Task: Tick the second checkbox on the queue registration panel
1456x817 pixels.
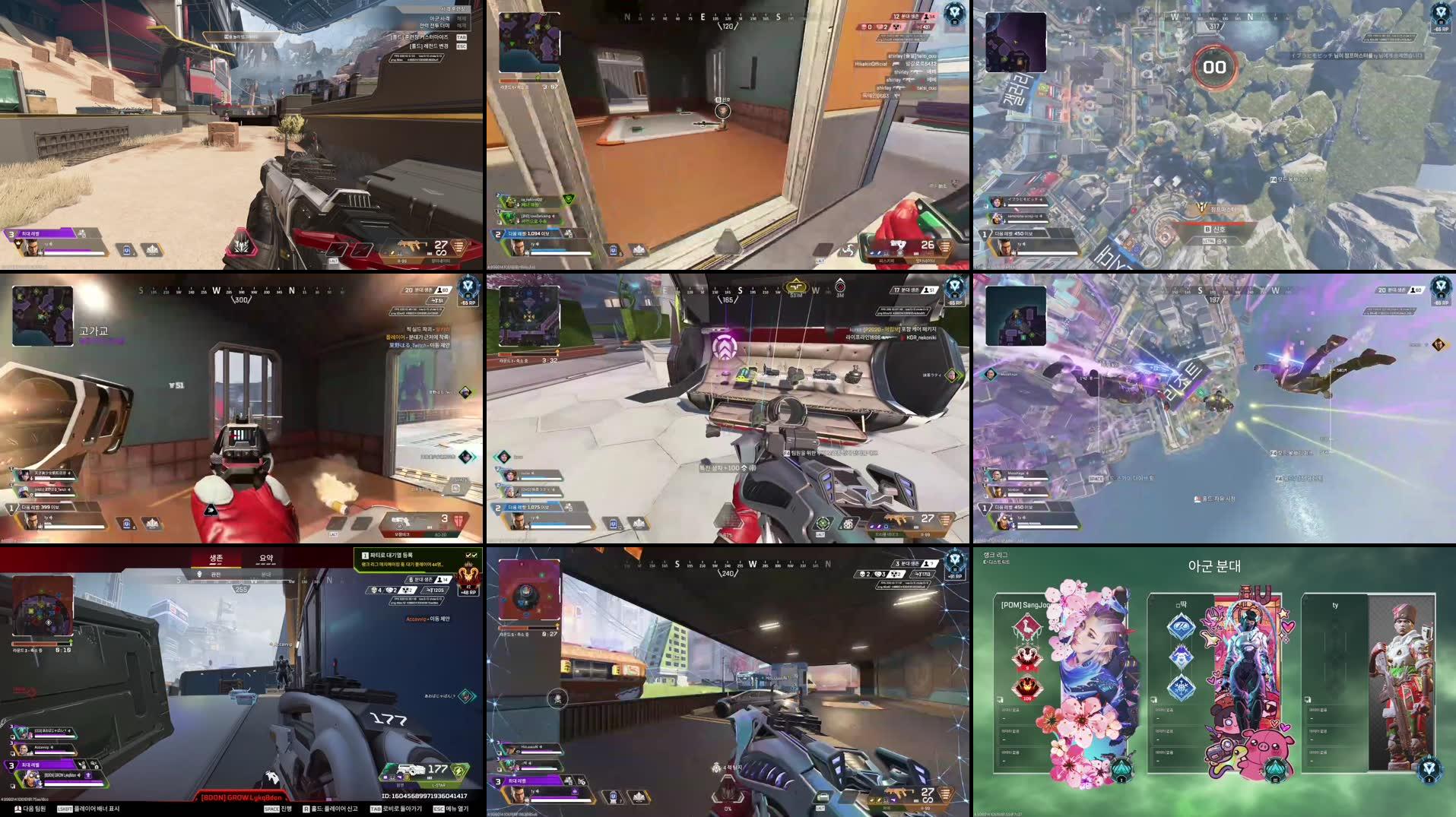Action: pyautogui.click(x=475, y=556)
